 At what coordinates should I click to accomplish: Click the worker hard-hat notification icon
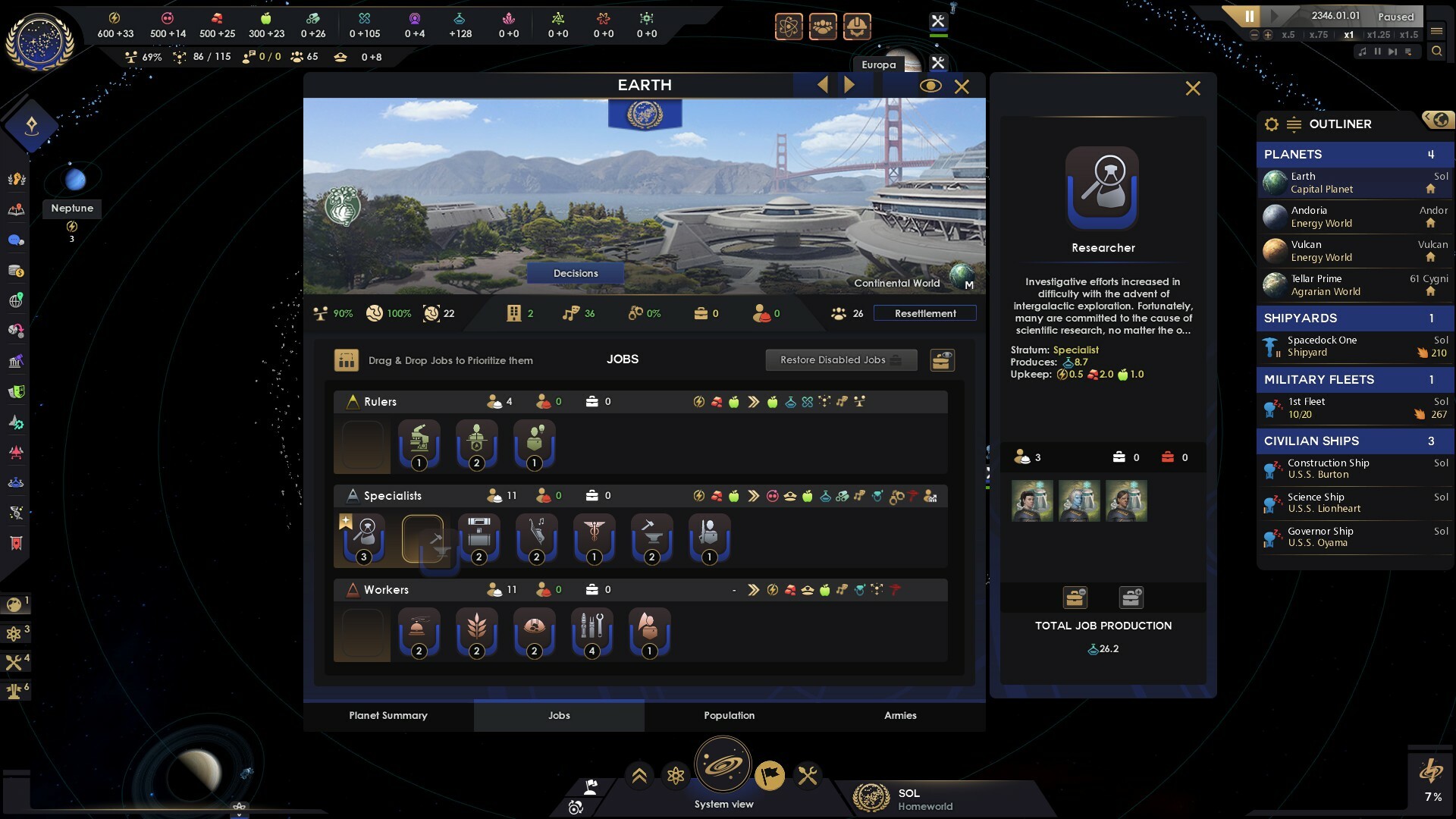(x=858, y=27)
